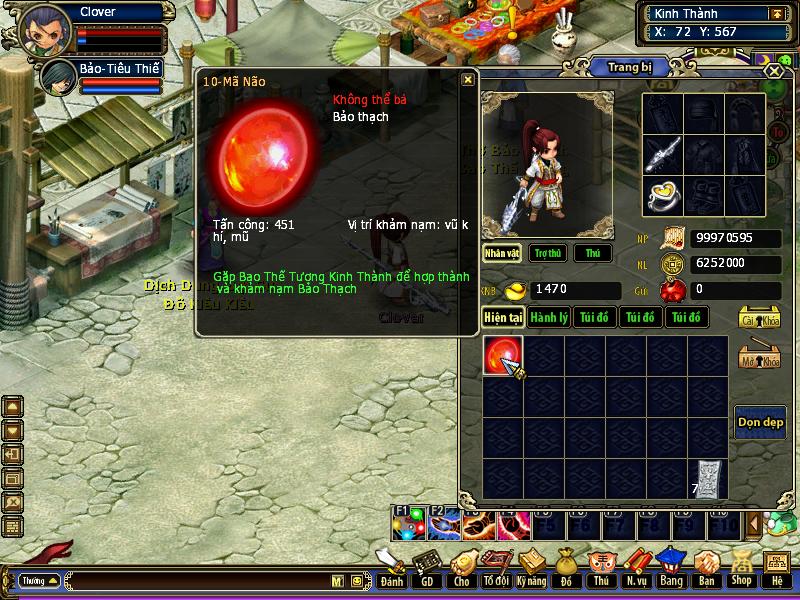Open the Kỹ năng skills menu

click(531, 568)
